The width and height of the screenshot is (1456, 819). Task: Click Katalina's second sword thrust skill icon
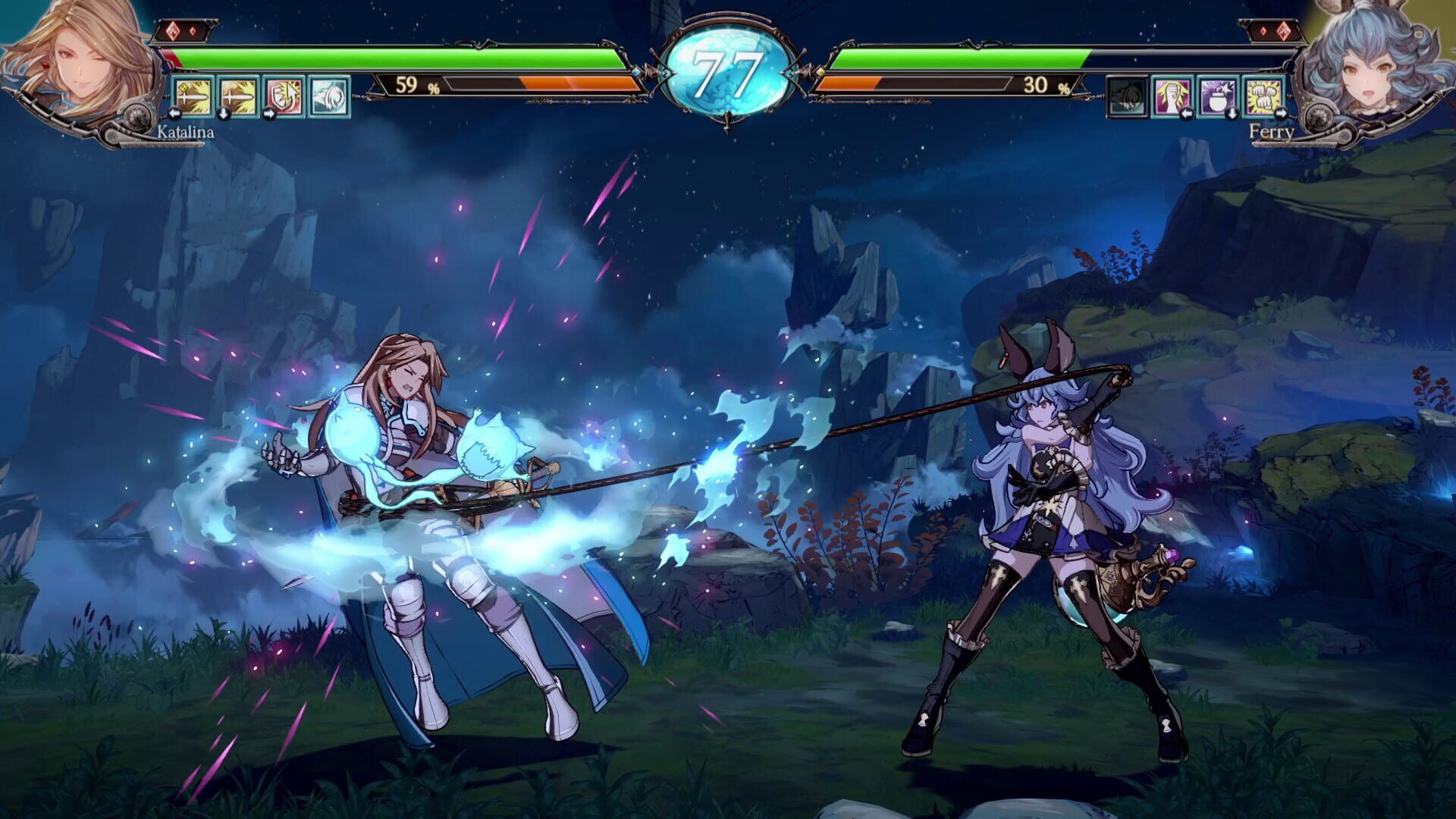point(238,98)
